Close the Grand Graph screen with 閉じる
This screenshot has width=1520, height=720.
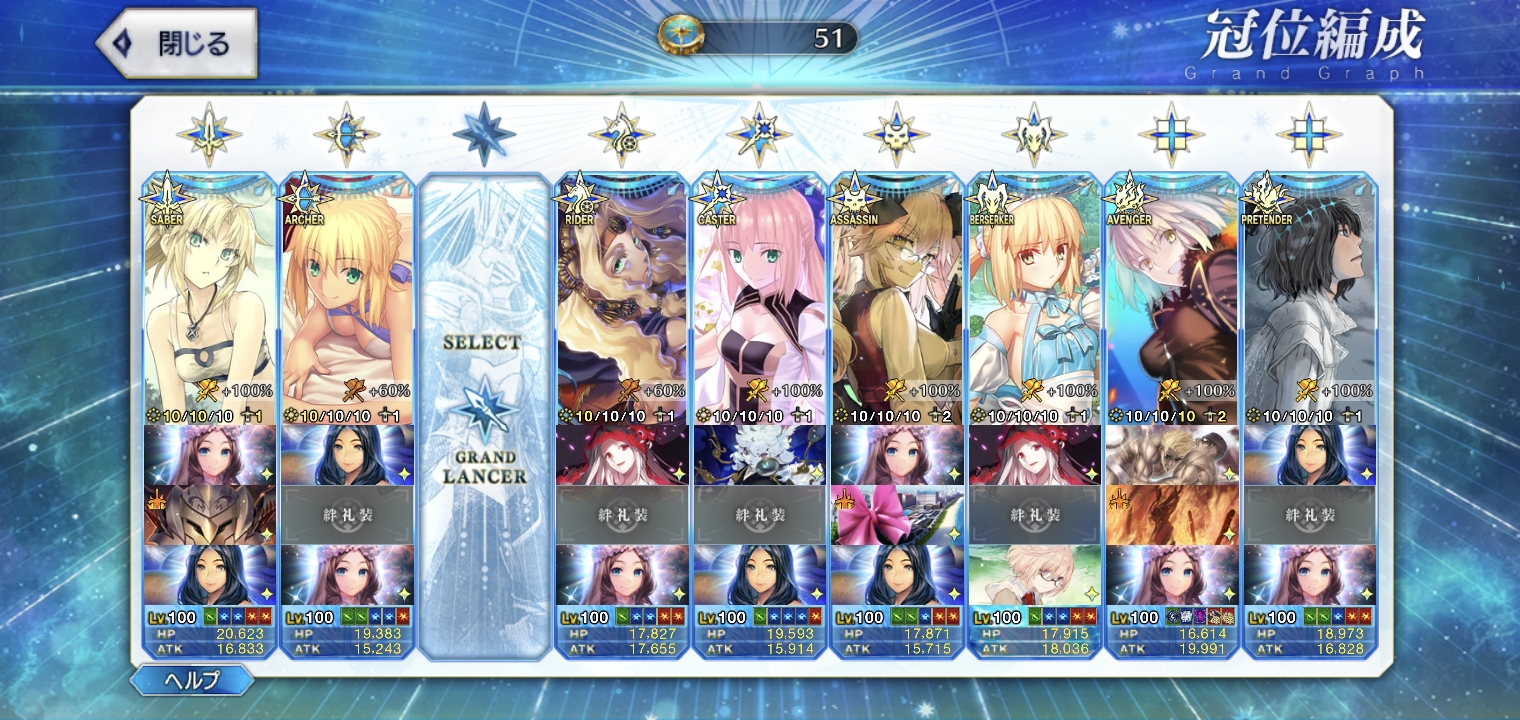click(x=176, y=44)
